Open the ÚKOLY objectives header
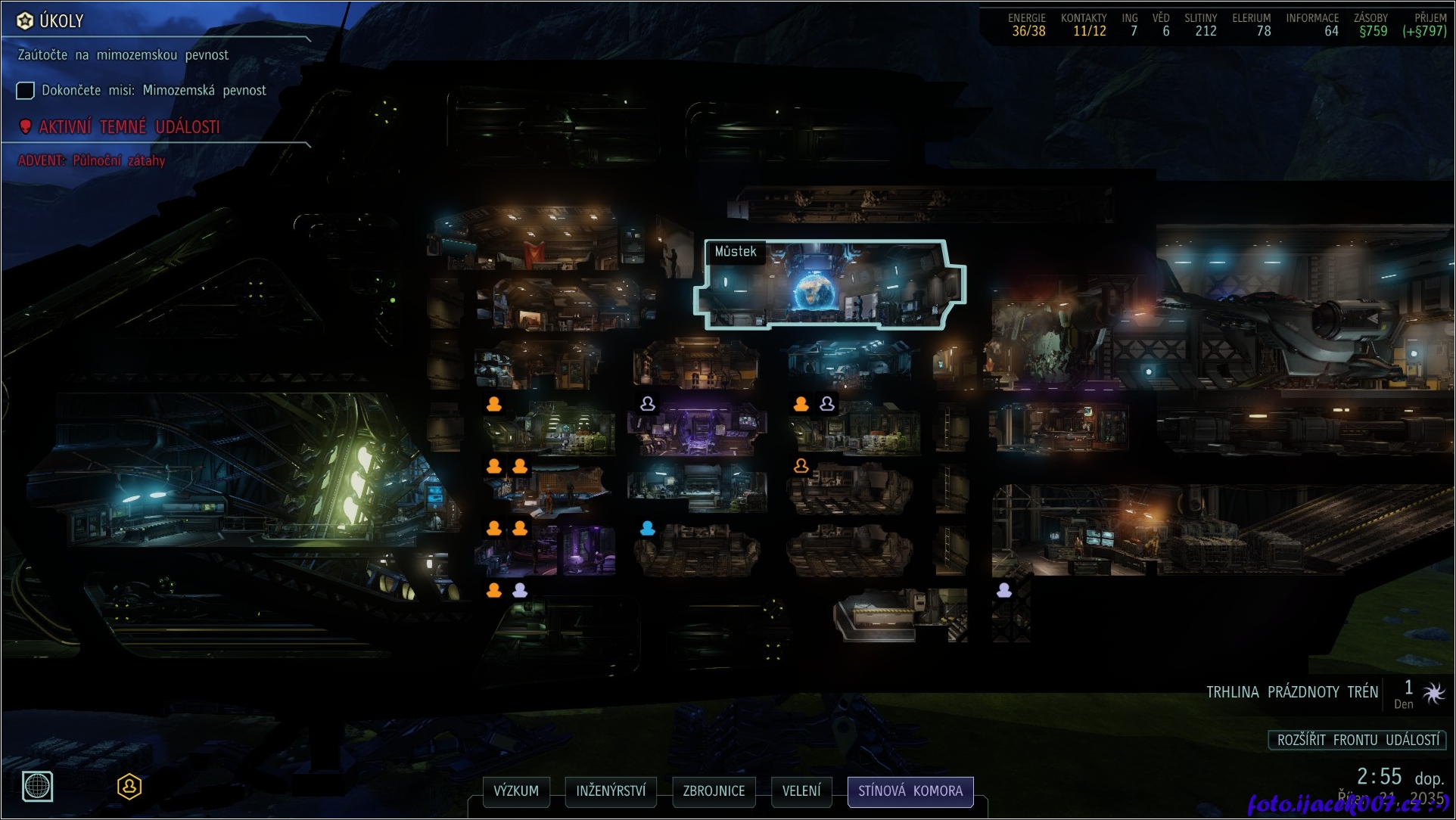1456x820 pixels. click(x=61, y=21)
